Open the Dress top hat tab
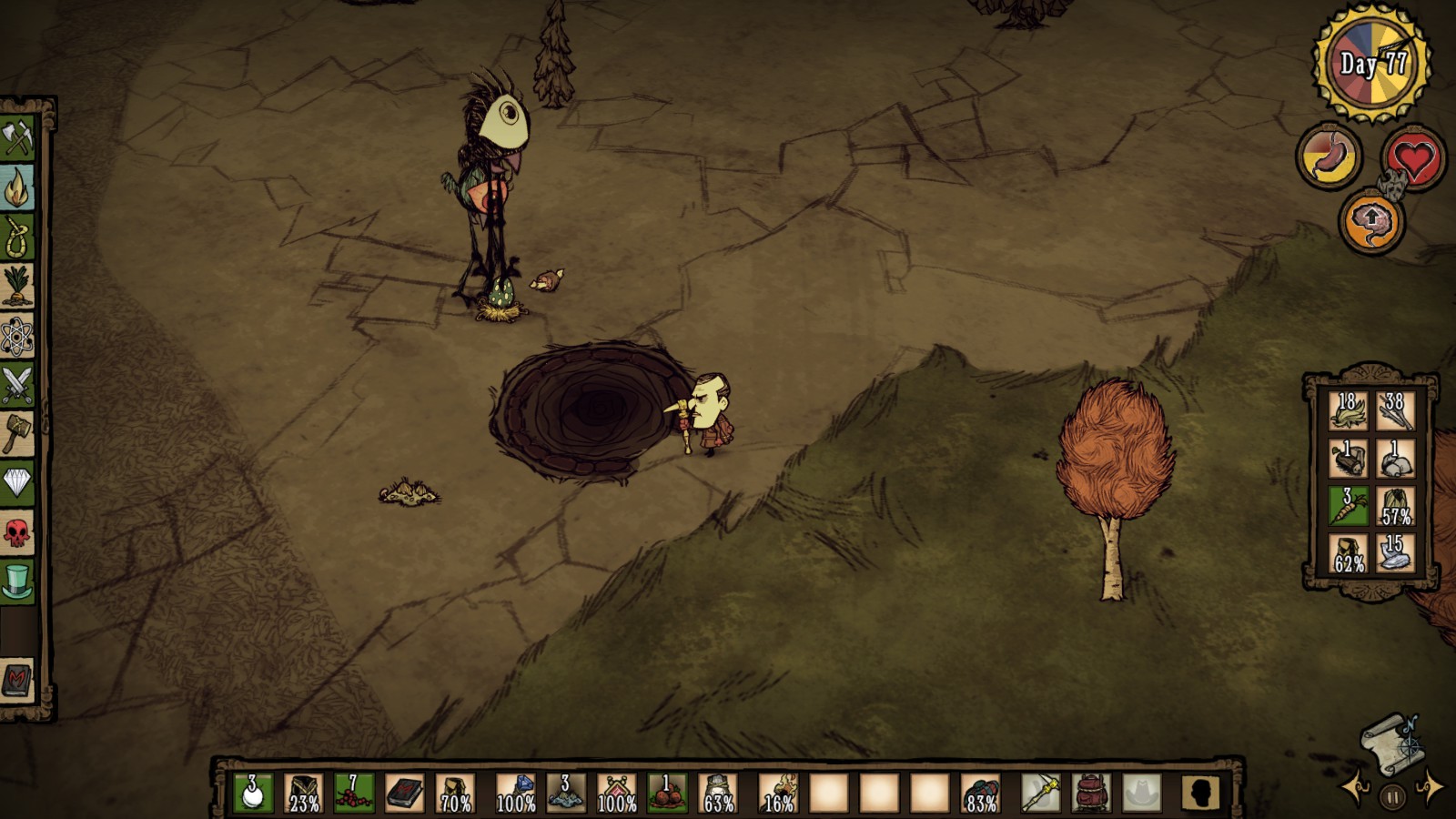 click(17, 581)
